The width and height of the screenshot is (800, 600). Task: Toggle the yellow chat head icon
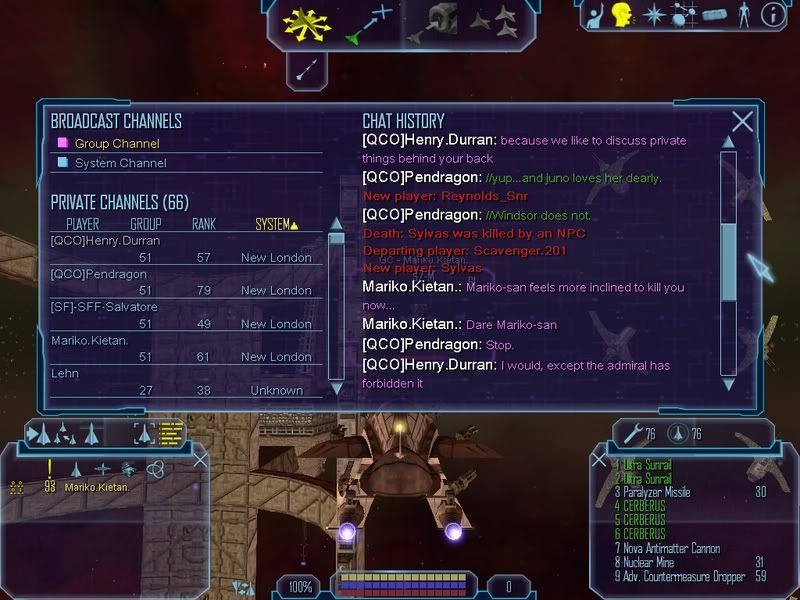coord(623,15)
